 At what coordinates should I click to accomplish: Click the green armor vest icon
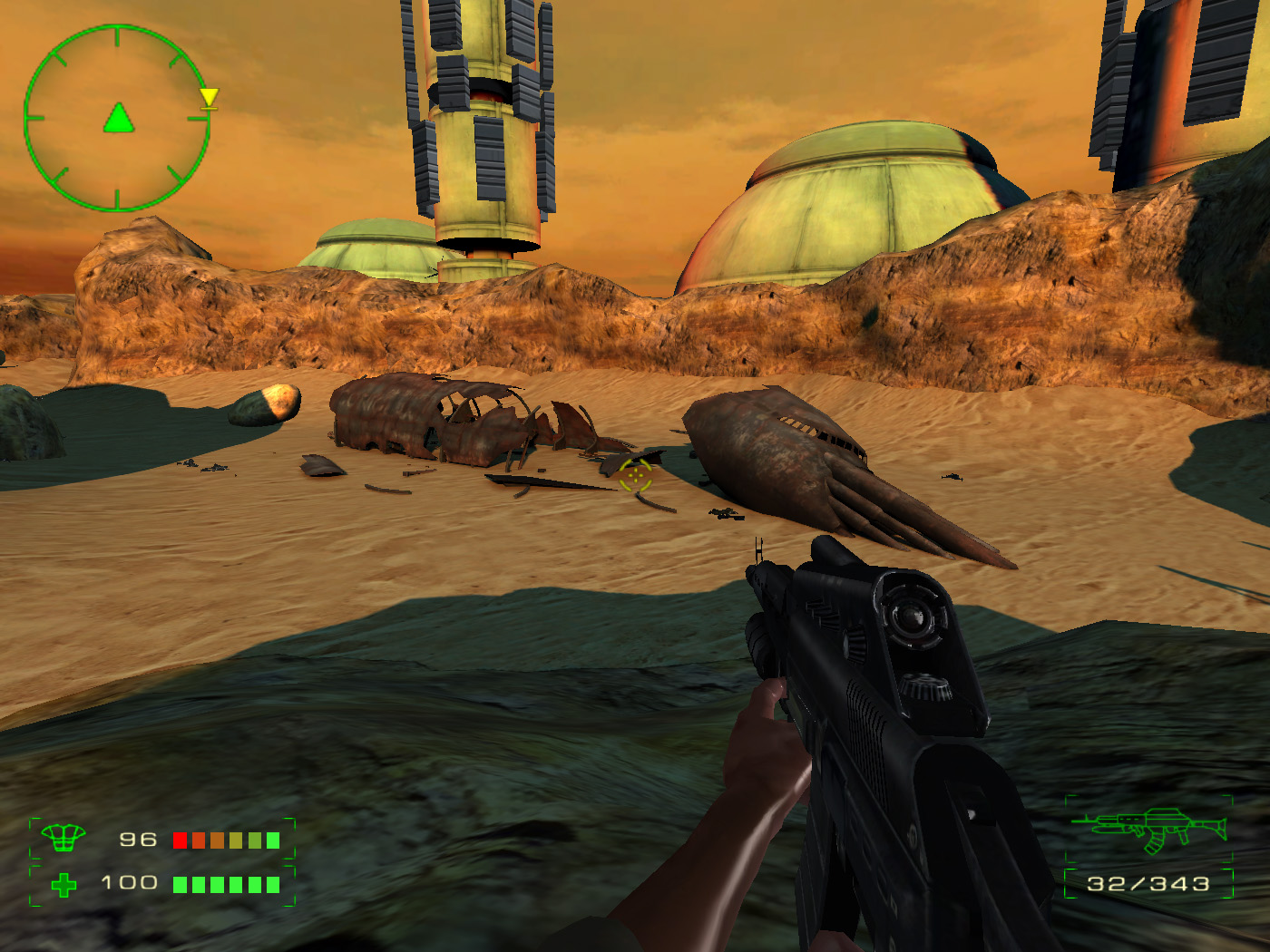[x=63, y=838]
